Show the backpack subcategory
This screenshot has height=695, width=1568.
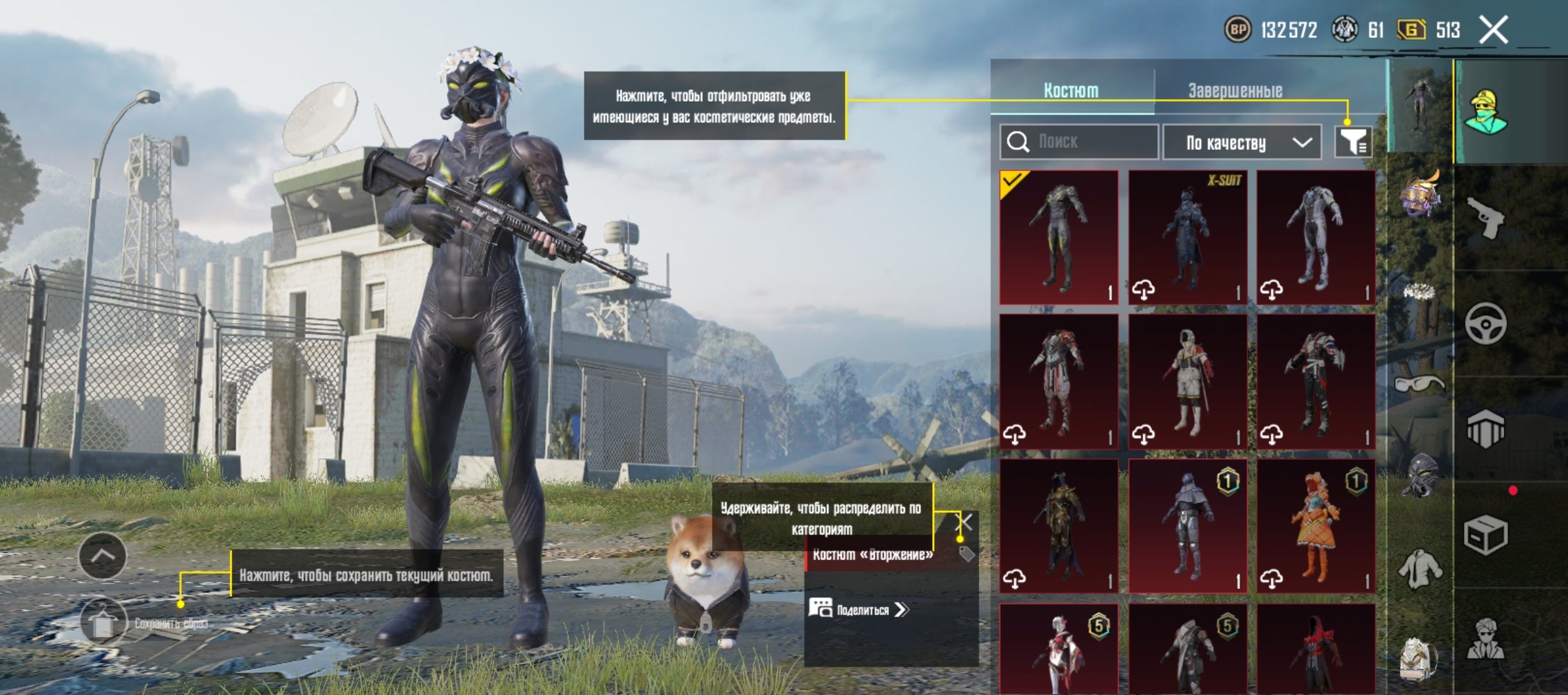click(x=1419, y=660)
